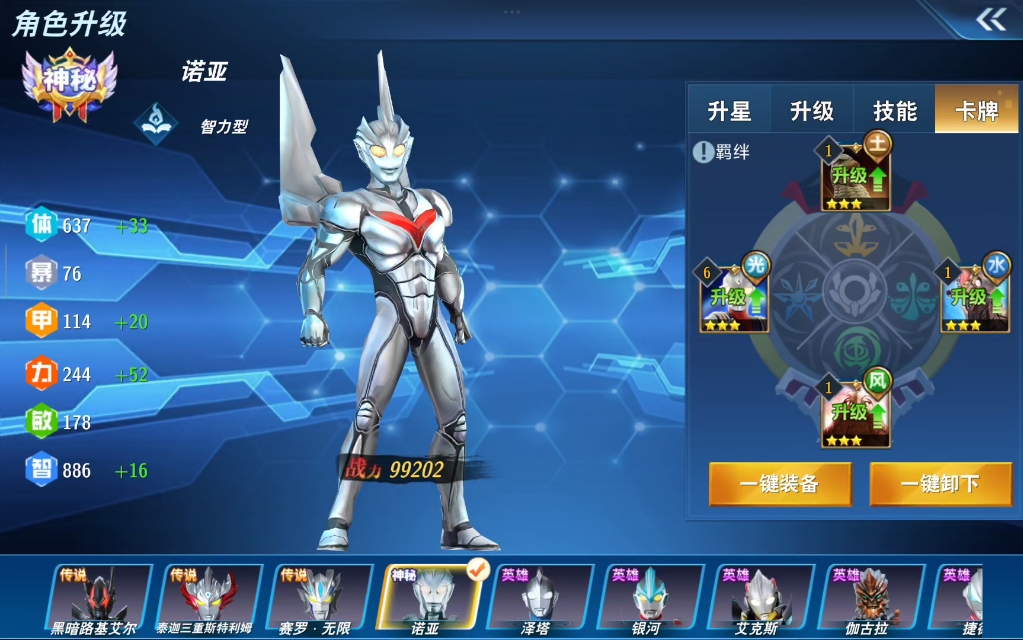1023x640 pixels.
Task: Choose hero 泰迦三重斯特利姆
Action: coord(208,600)
